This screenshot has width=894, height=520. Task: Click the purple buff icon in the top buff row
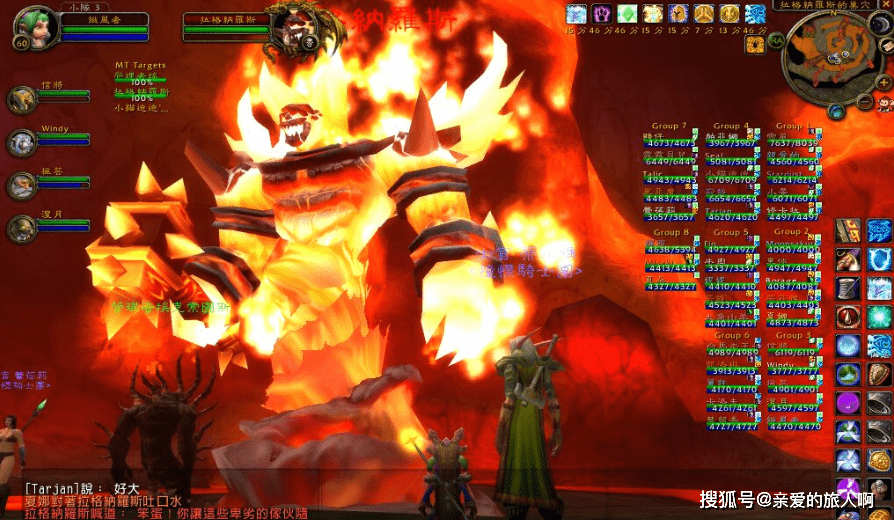(x=602, y=14)
